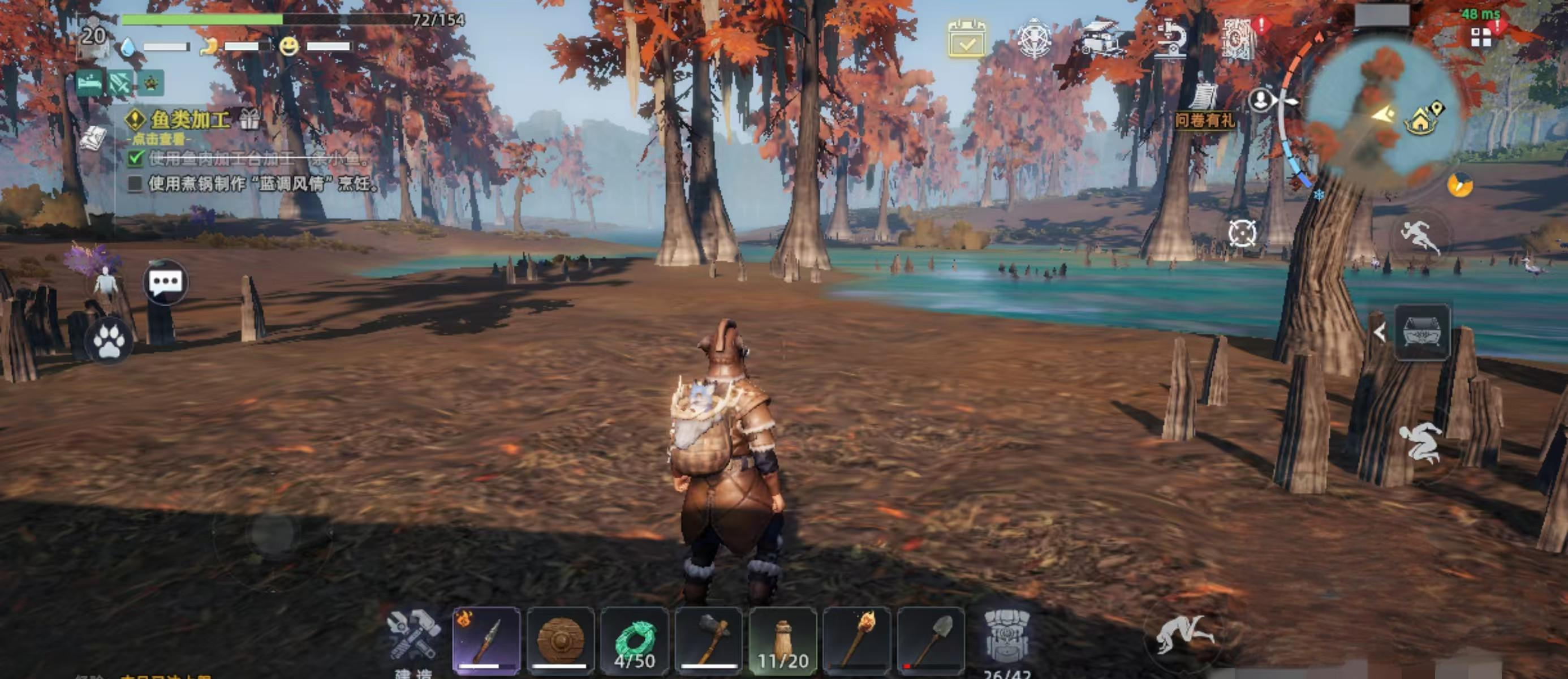Select the burning torch hotbar slot

857,640
